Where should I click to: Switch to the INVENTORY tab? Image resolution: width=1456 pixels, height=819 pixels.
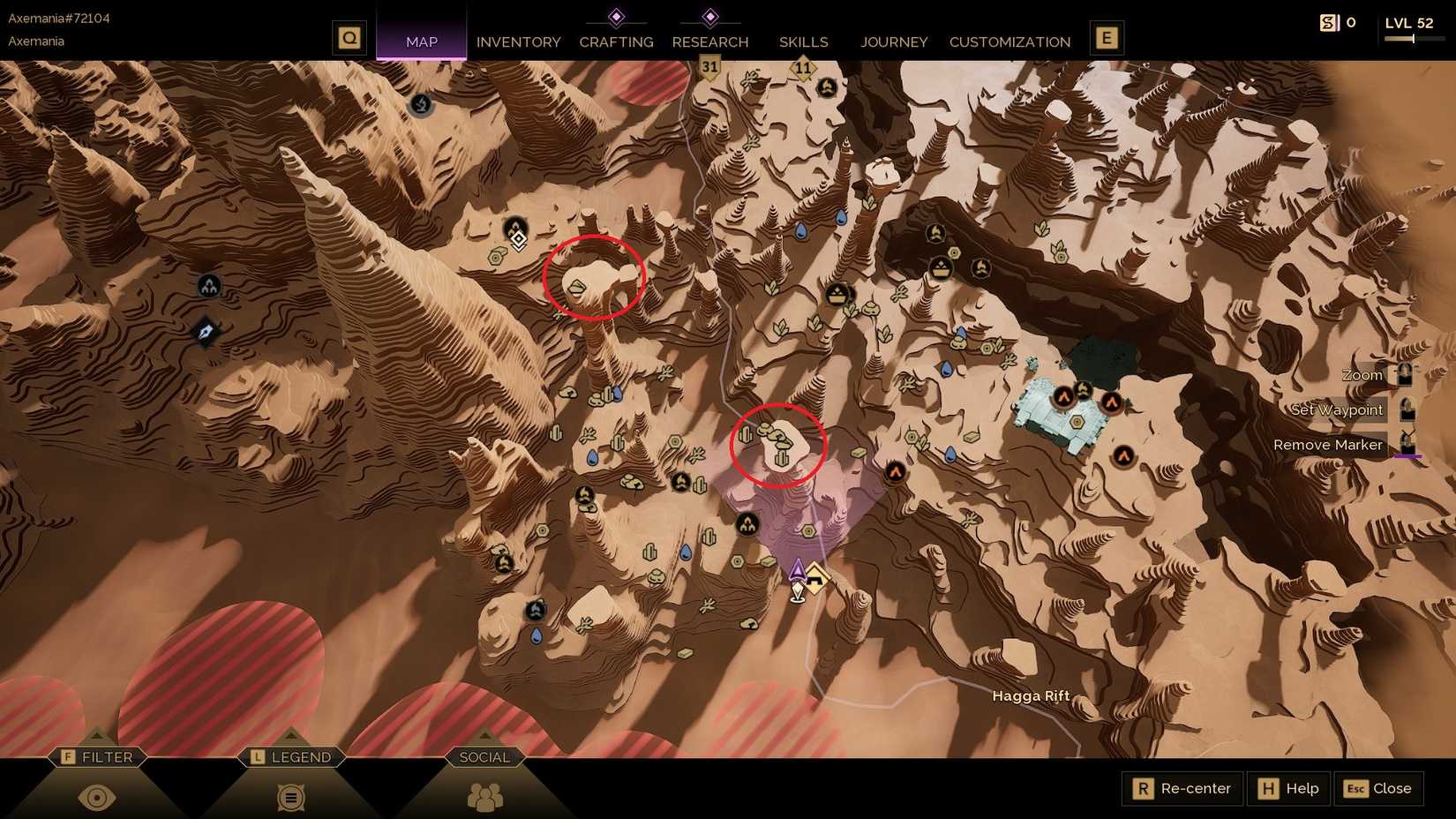coord(518,41)
